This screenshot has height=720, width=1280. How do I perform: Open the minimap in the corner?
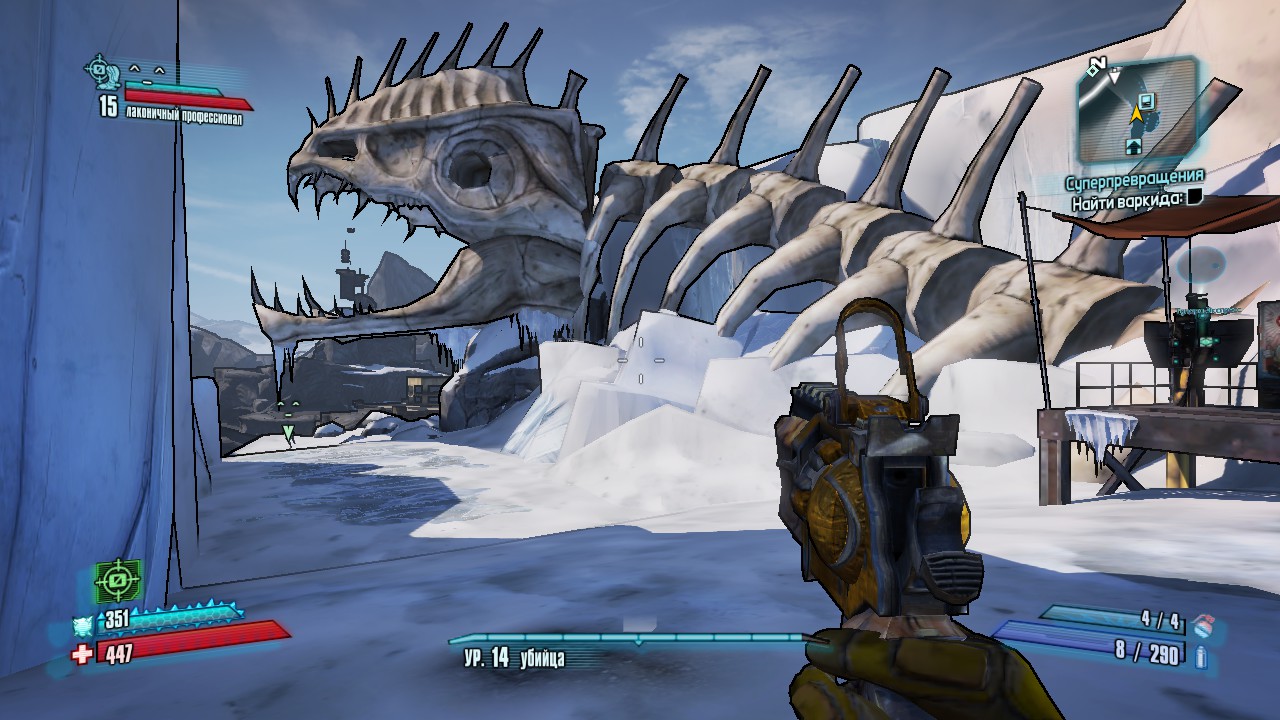1136,108
